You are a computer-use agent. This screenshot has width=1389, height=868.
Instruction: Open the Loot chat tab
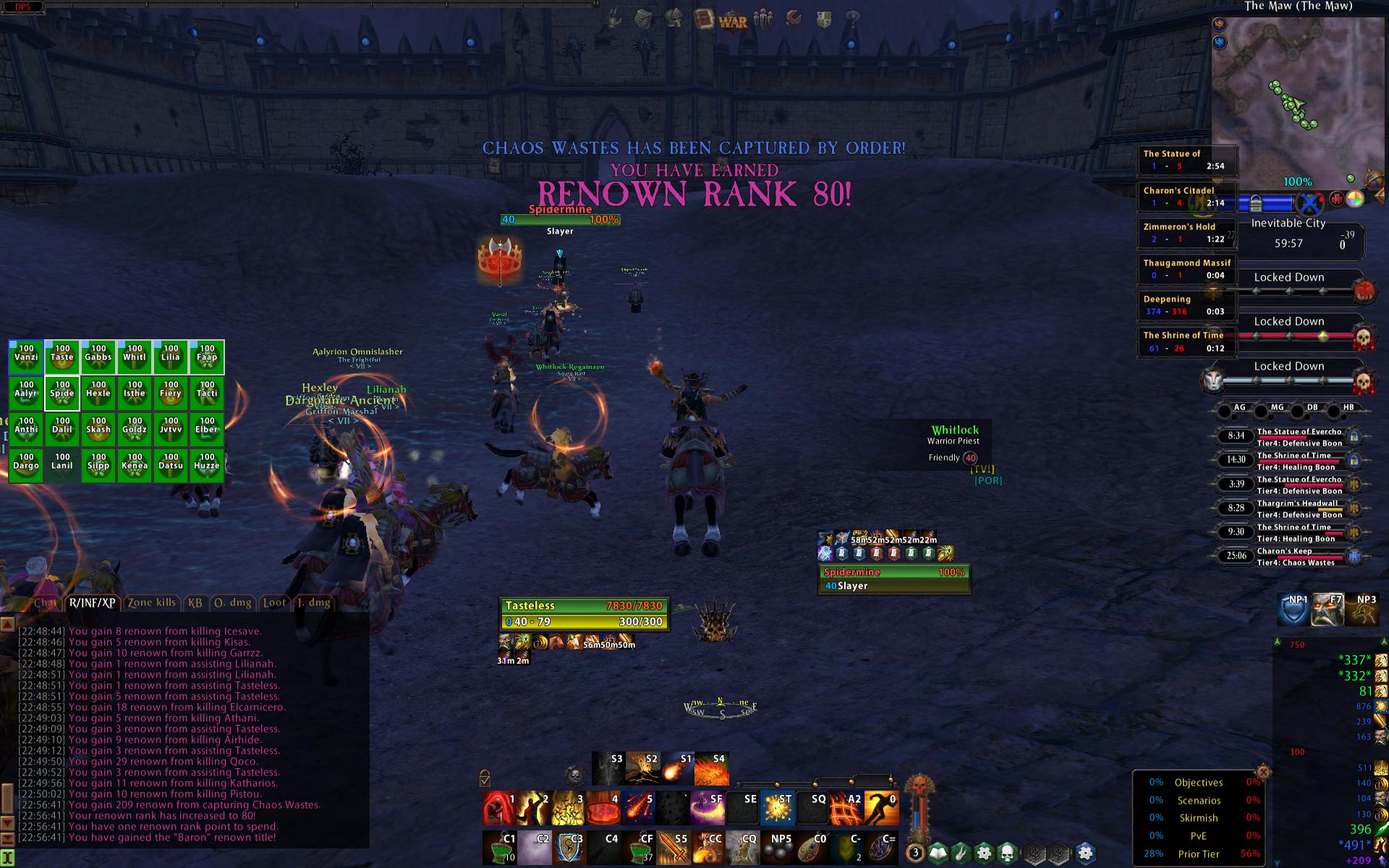pyautogui.click(x=273, y=603)
